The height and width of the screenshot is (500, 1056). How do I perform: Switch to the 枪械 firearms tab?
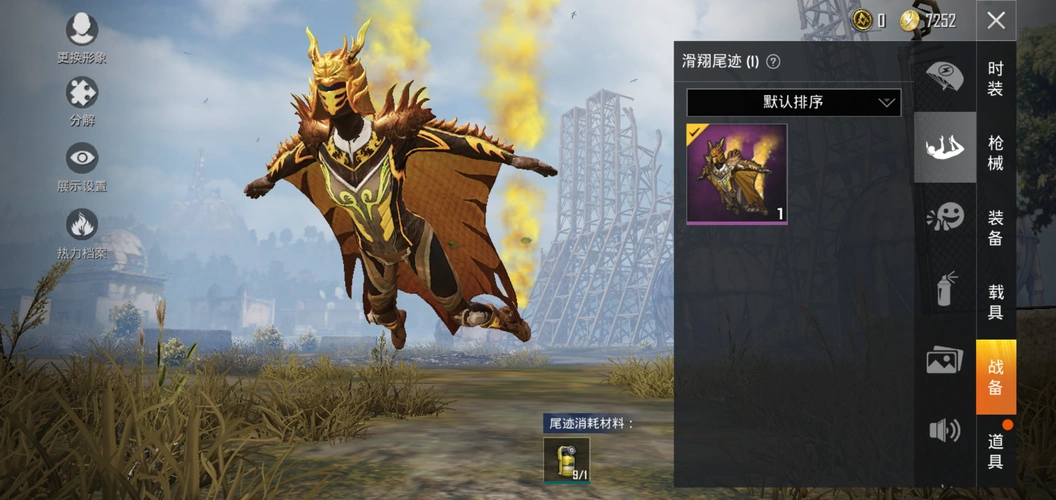(996, 152)
